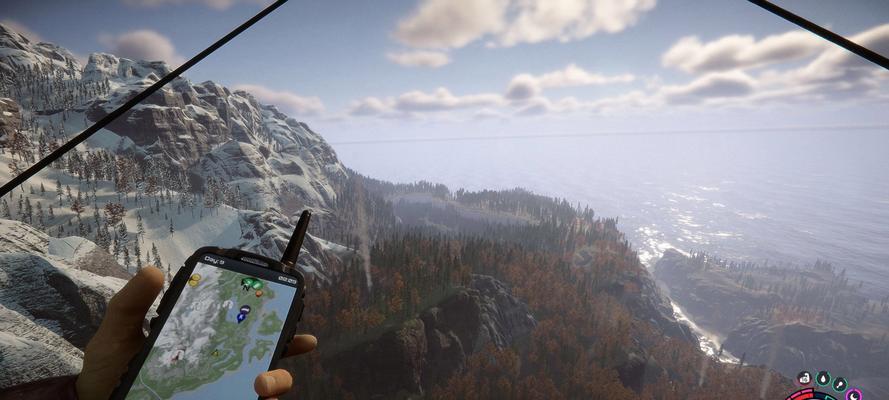The height and width of the screenshot is (400, 889).
Task: Click the flexed arm strength icon
Action: 803,379
